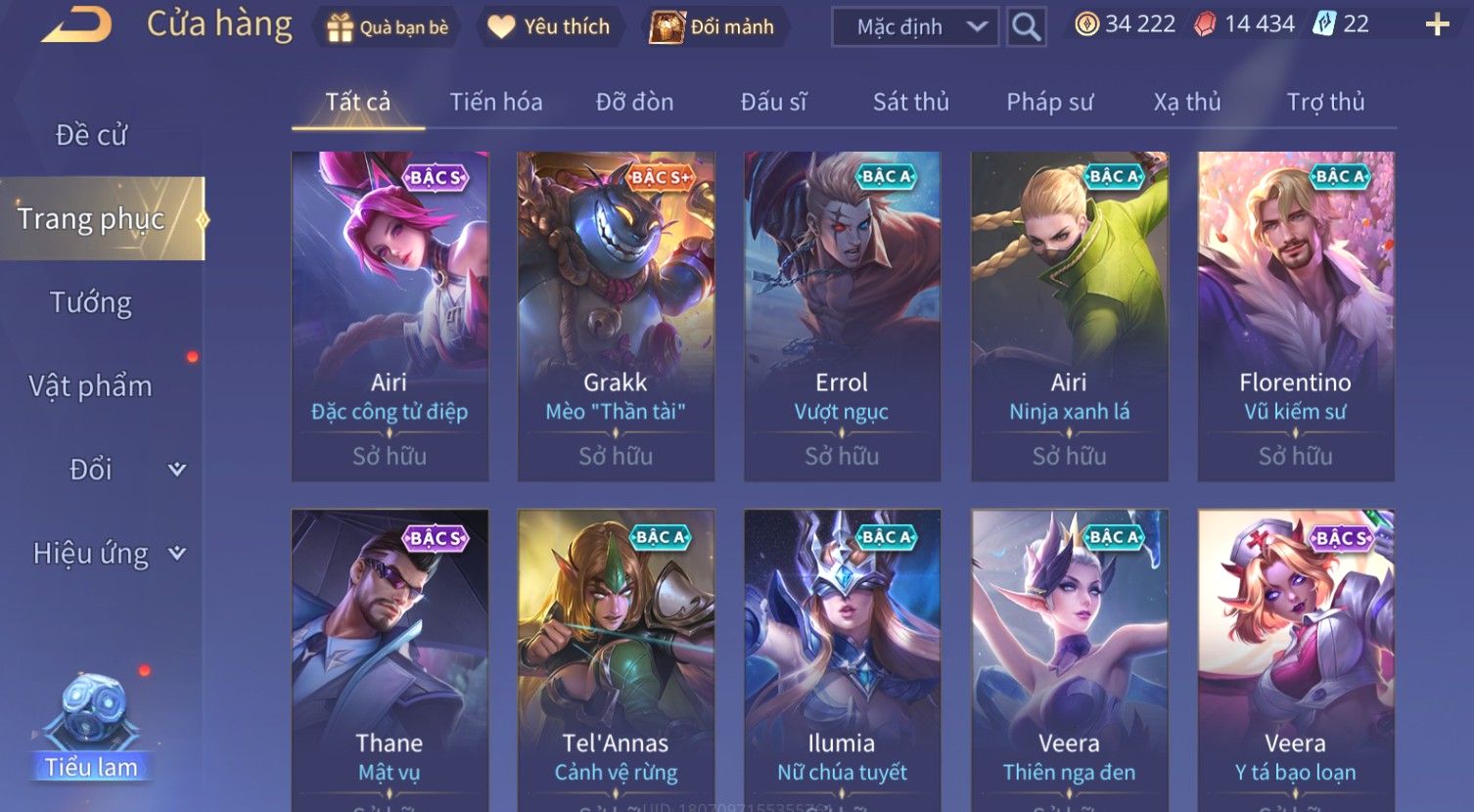Expand the Mặc định sort dropdown

tap(915, 27)
